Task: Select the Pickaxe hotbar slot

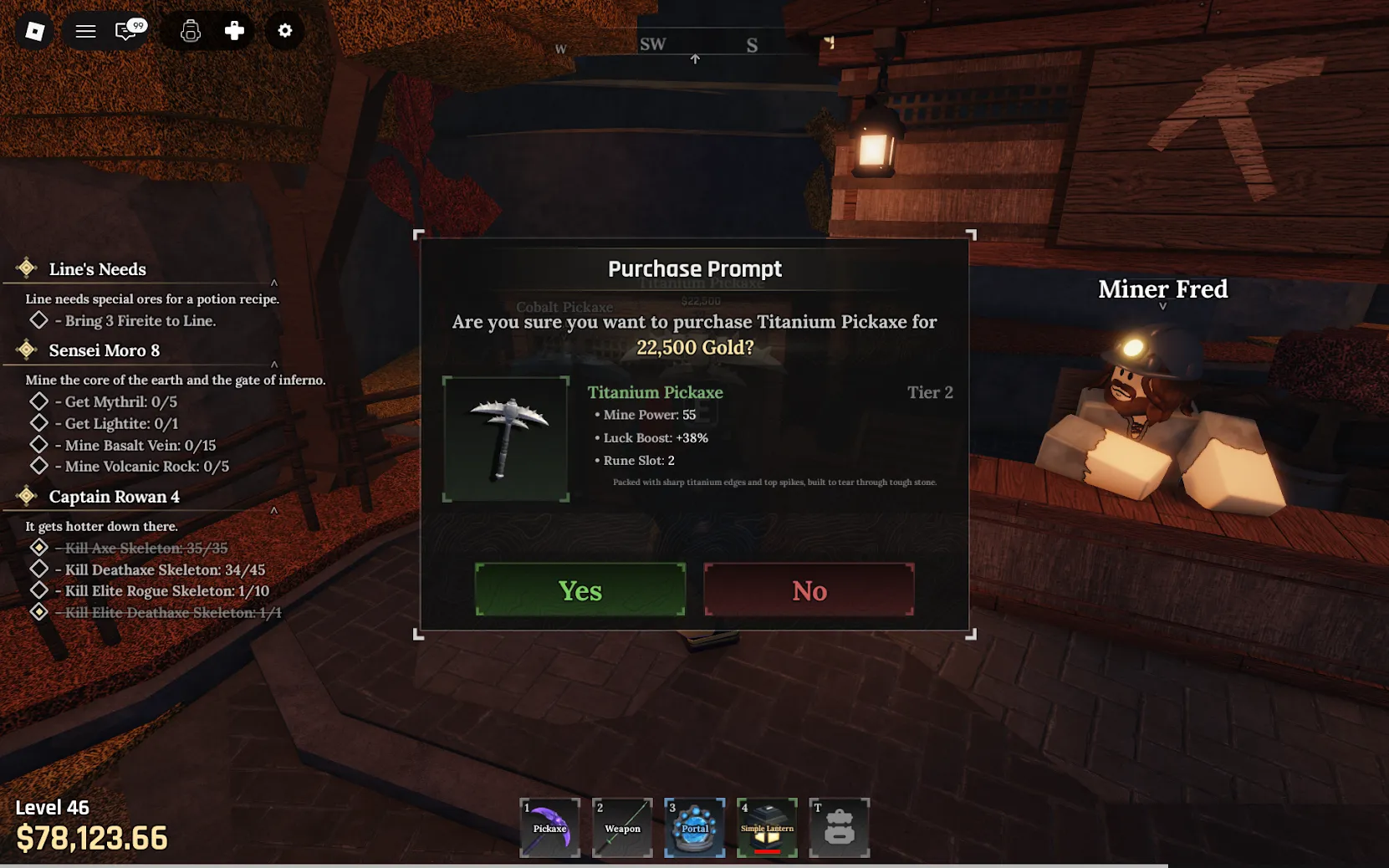Action: click(549, 827)
